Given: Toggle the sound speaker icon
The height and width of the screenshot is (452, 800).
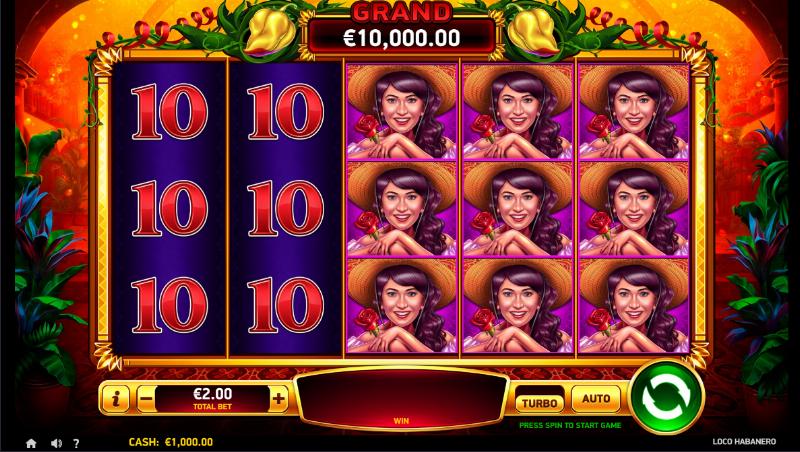Looking at the screenshot, I should [56, 442].
